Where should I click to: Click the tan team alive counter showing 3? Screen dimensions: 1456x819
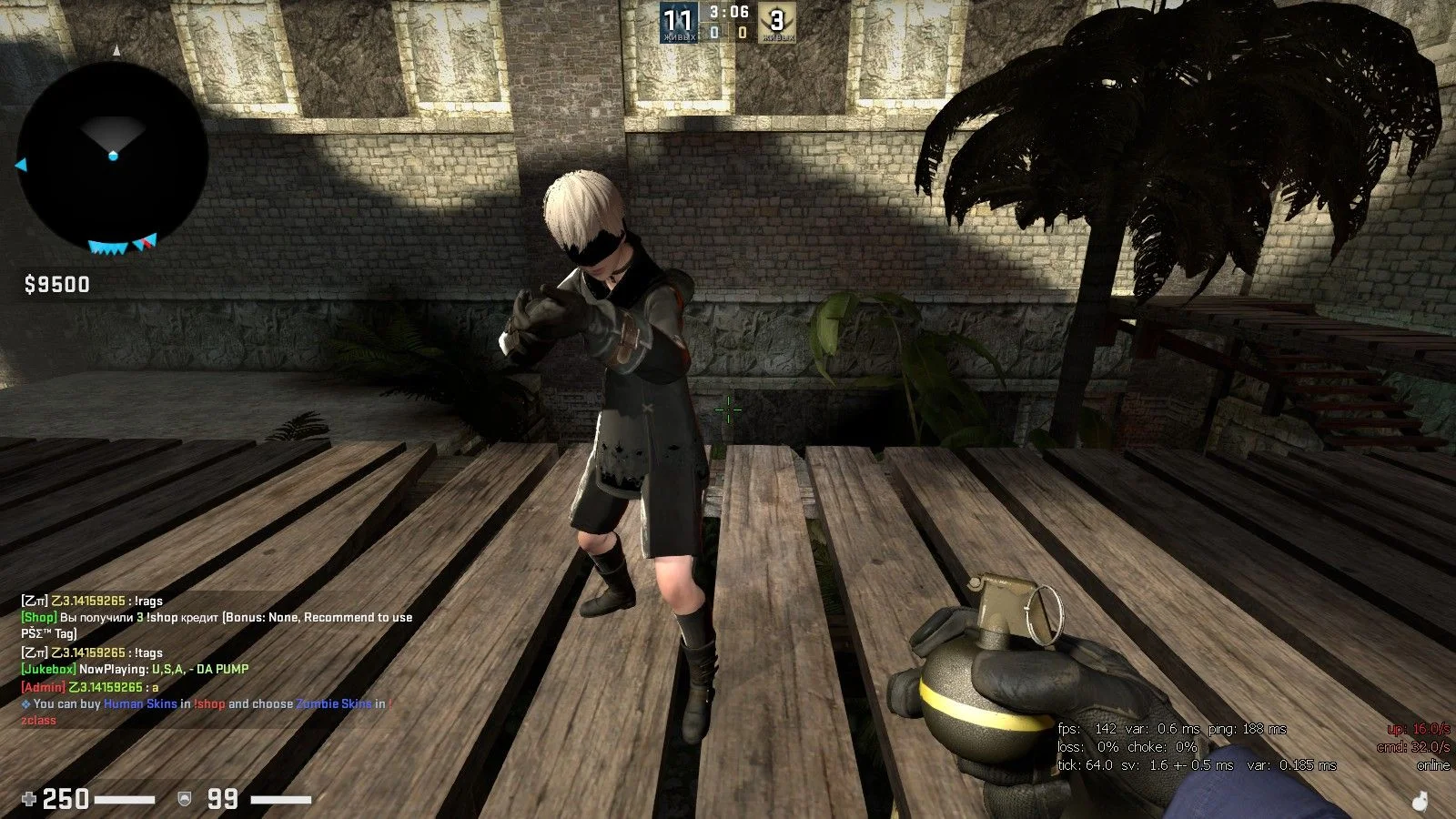pyautogui.click(x=777, y=22)
